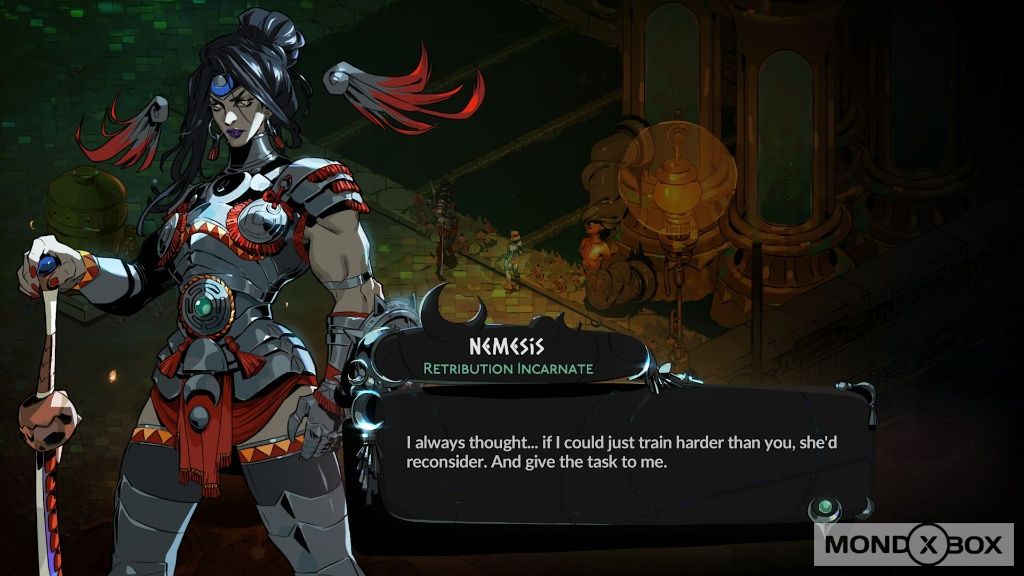This screenshot has width=1024, height=576.
Task: Click the green gem to continue dialogue
Action: click(825, 507)
